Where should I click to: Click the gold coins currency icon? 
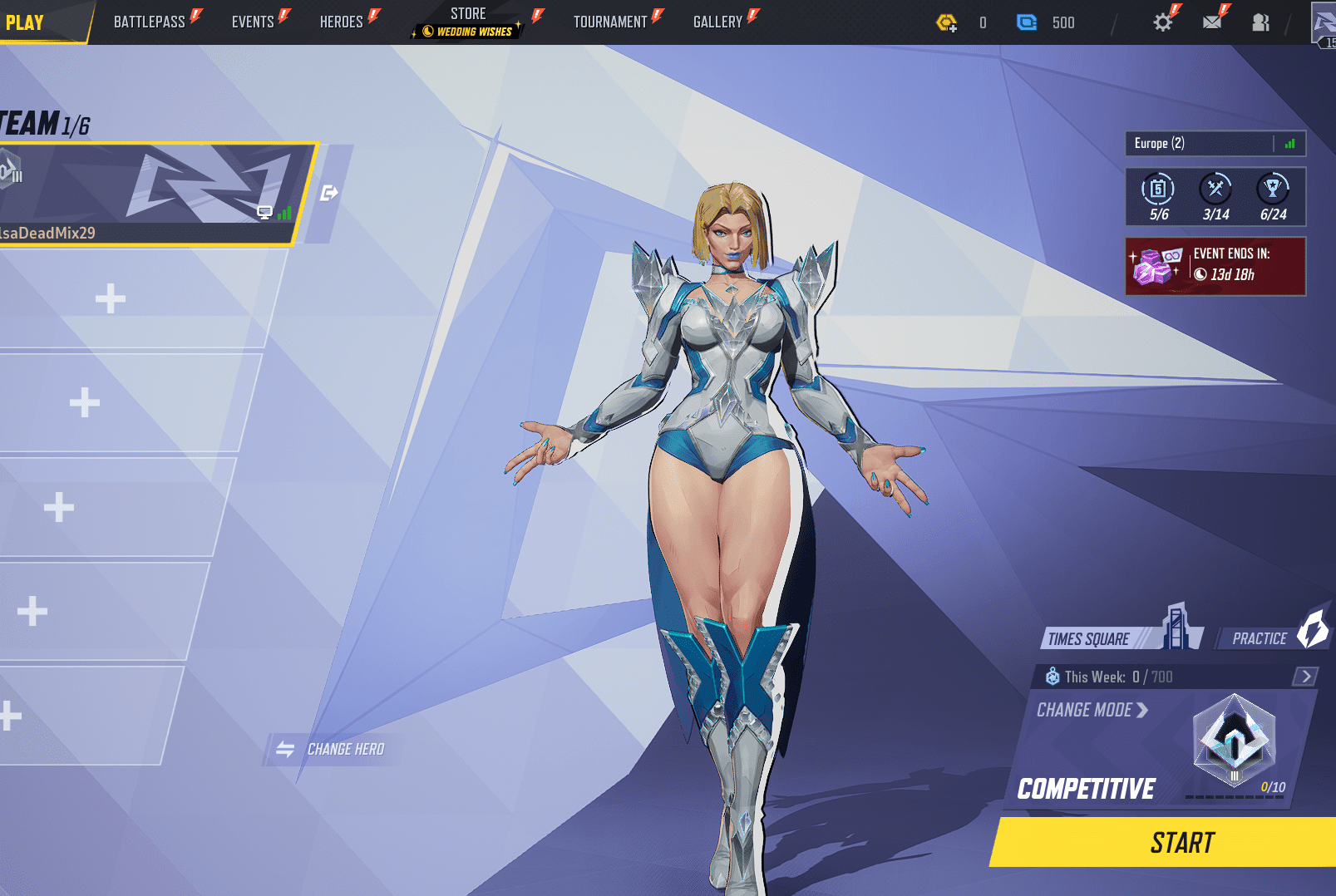pos(947,22)
